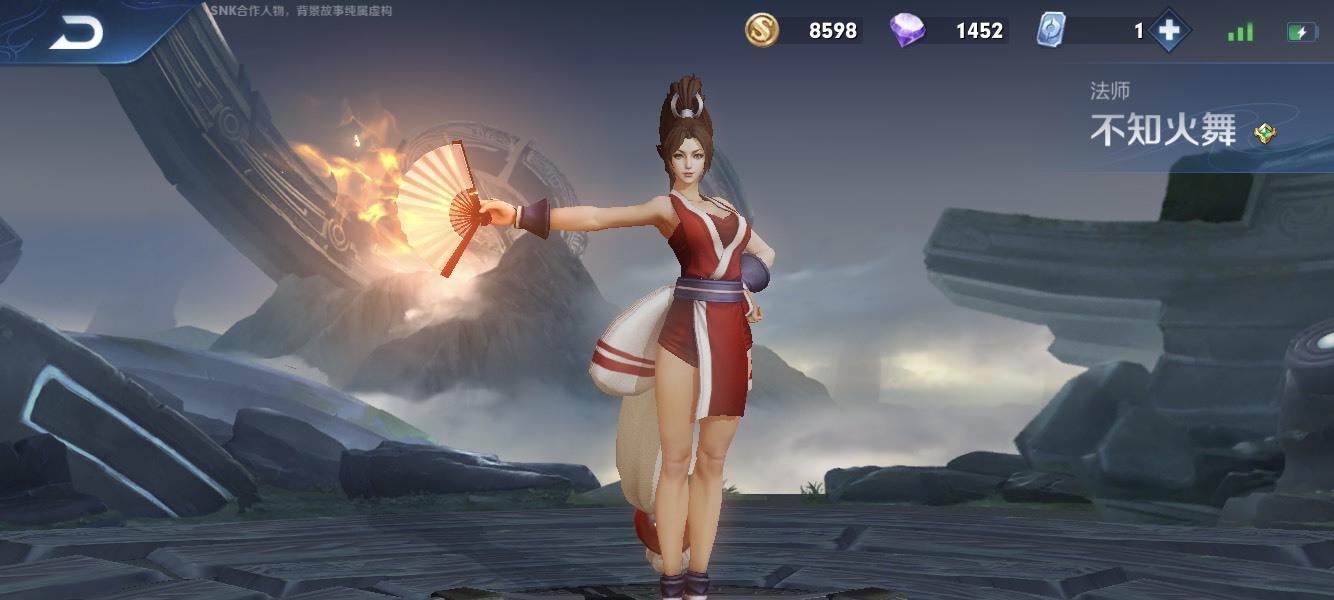Add more tickets with the plus button
The image size is (1334, 600).
[x=1168, y=31]
